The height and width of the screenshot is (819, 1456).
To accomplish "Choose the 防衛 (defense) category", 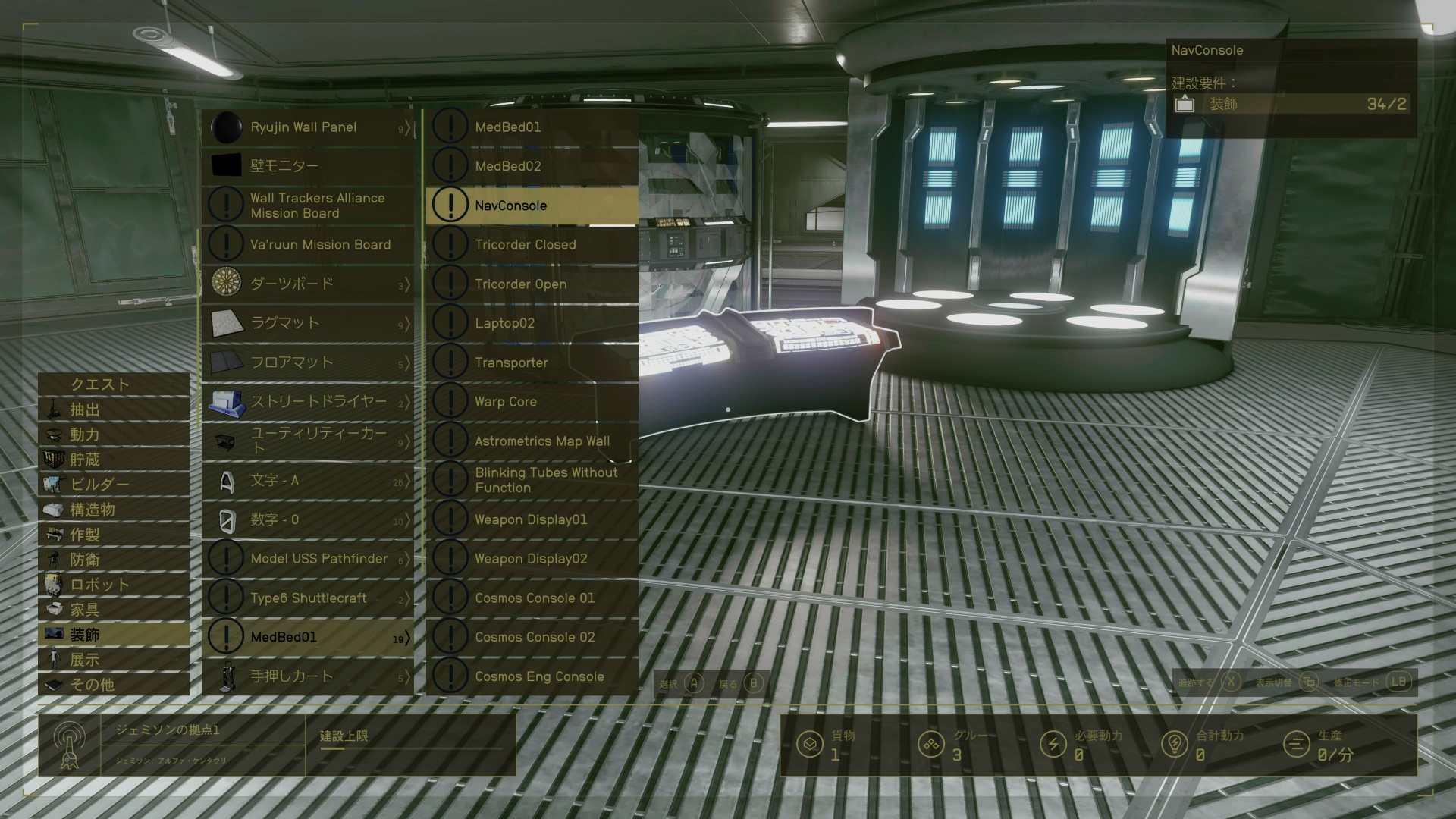I will (114, 560).
